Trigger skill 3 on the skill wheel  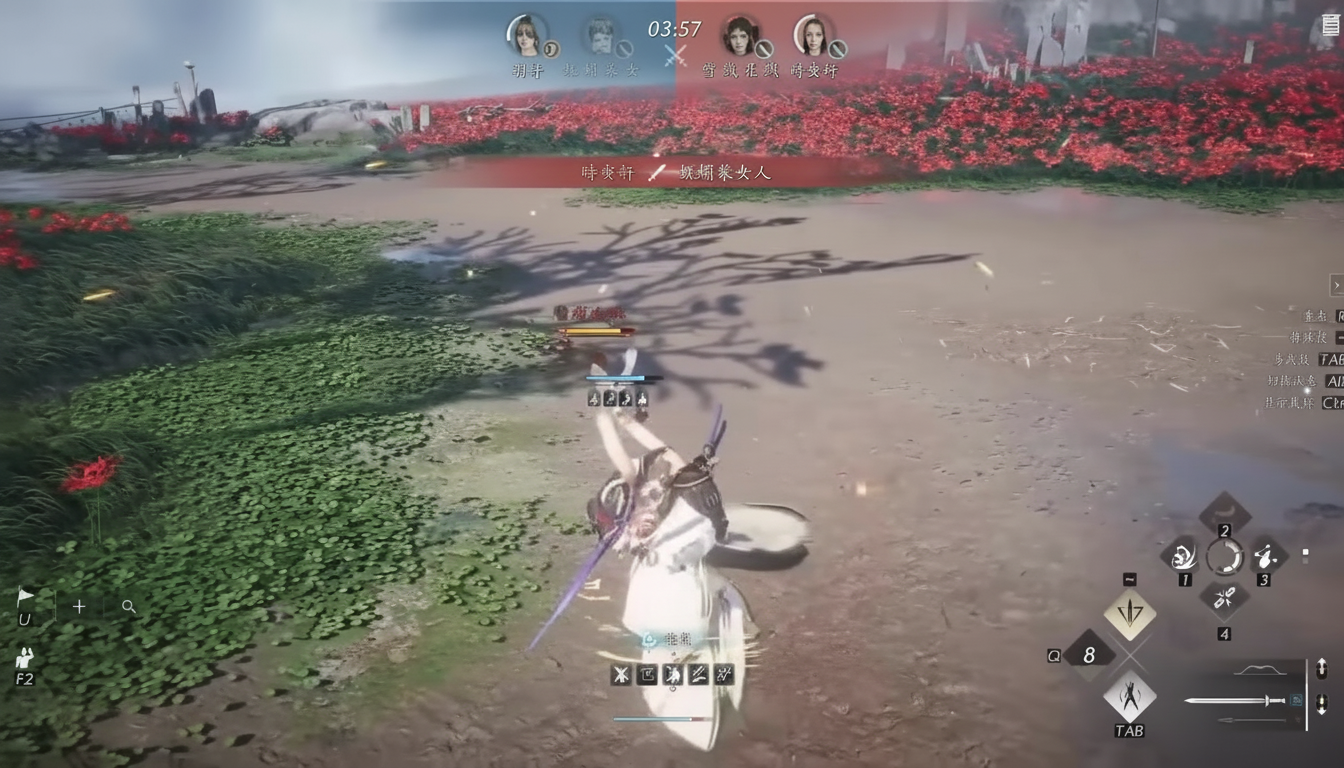(1264, 557)
